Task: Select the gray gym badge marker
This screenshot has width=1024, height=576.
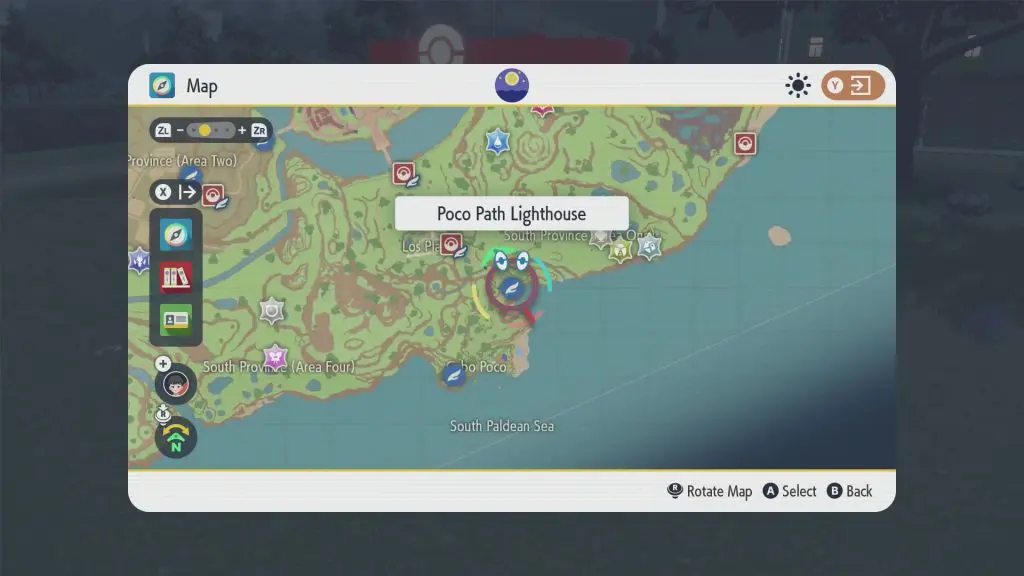Action: coord(272,311)
